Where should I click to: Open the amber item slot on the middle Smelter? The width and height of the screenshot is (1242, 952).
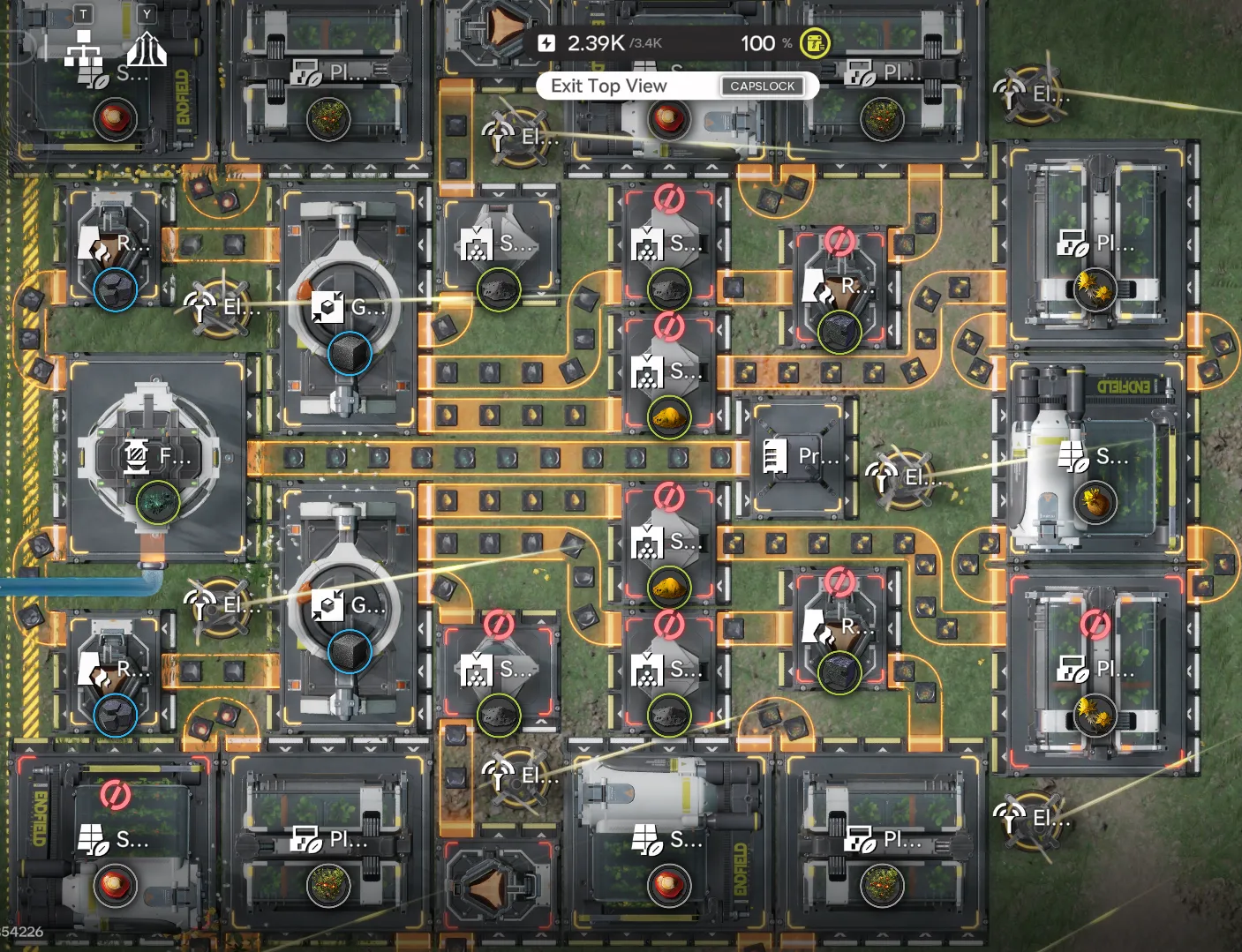click(669, 417)
